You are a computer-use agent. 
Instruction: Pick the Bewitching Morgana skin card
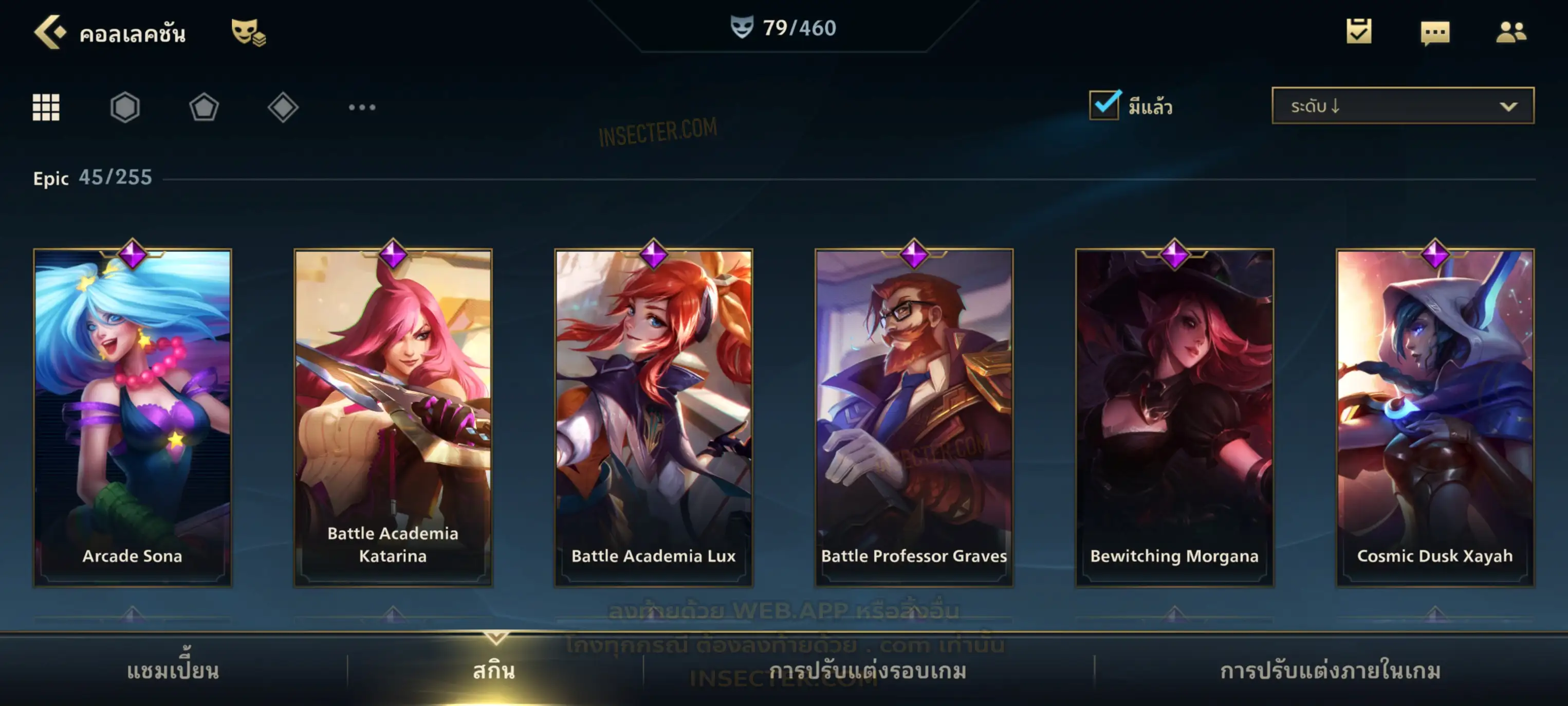(x=1174, y=417)
